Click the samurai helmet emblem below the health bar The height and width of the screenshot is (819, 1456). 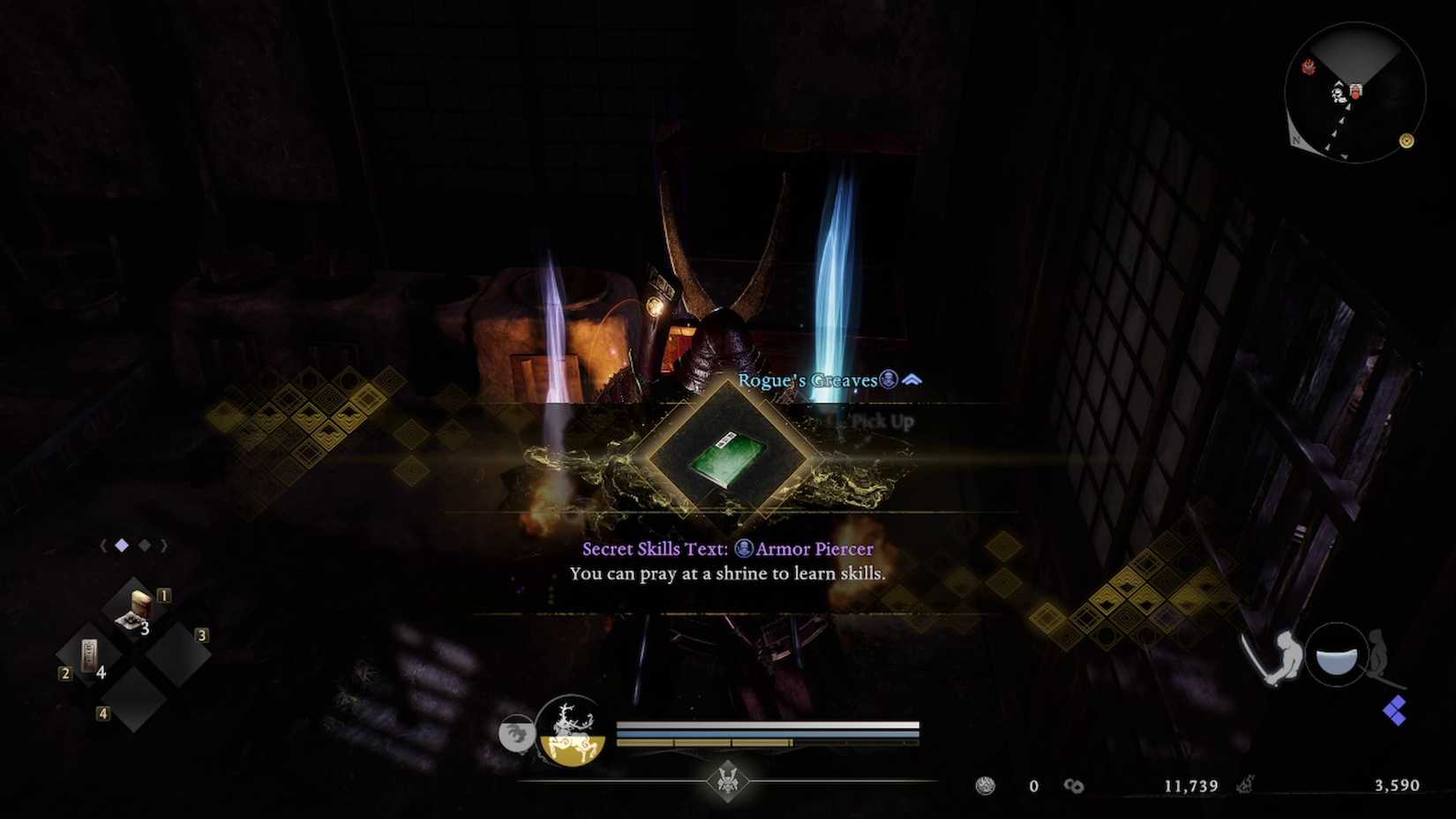pos(725,780)
